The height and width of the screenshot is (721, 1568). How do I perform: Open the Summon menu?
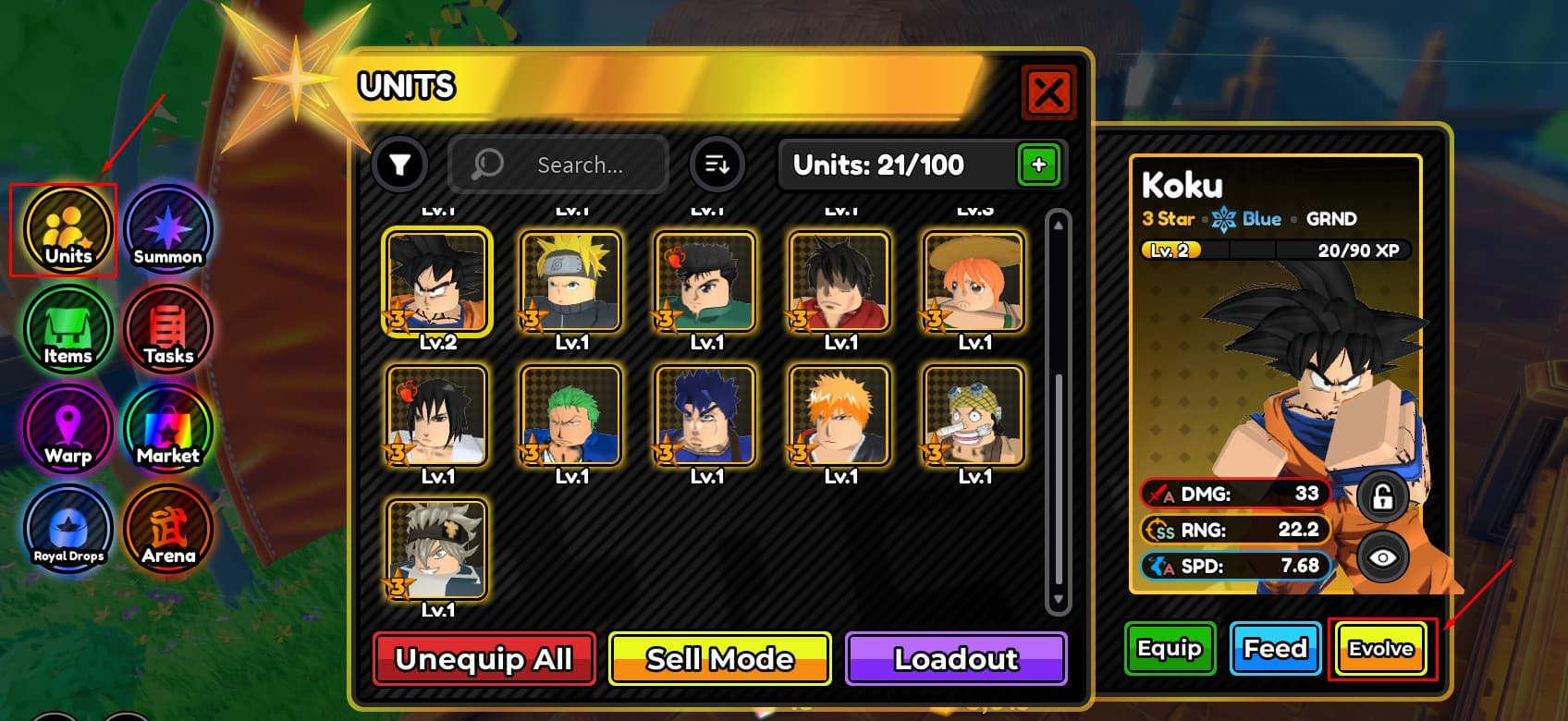click(x=167, y=230)
